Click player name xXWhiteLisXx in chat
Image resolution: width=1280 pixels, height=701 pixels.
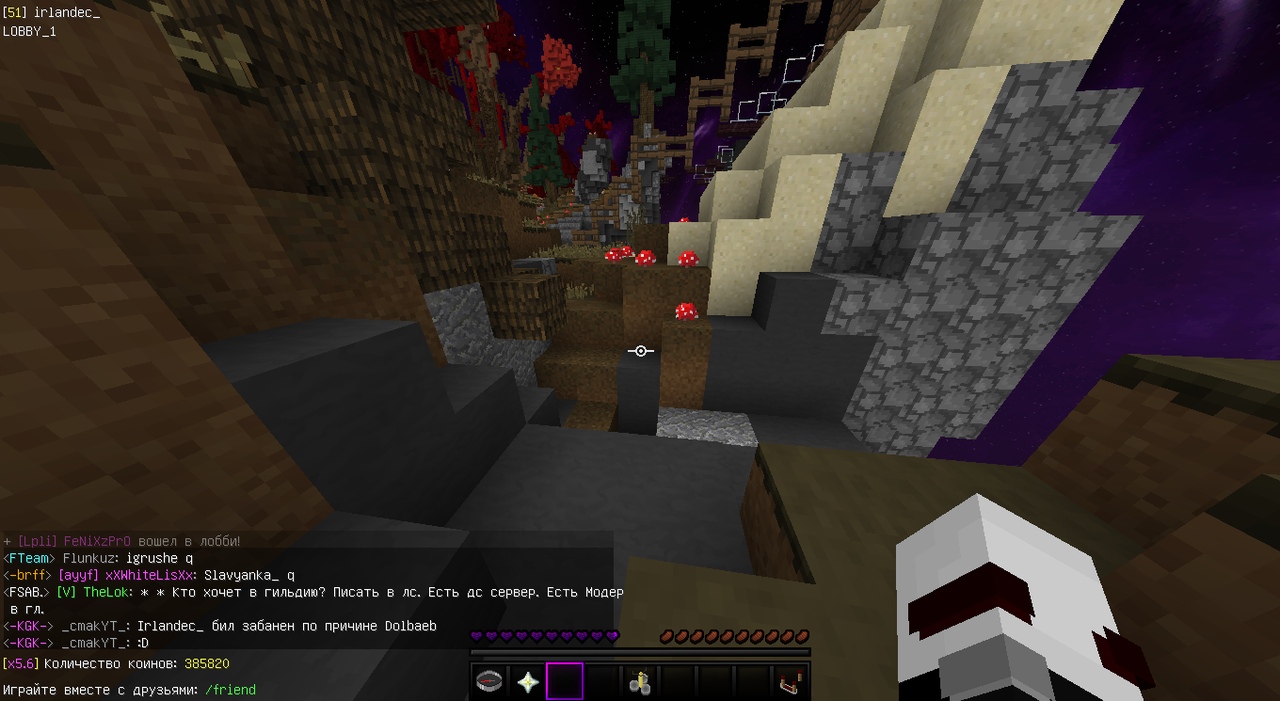tap(150, 575)
